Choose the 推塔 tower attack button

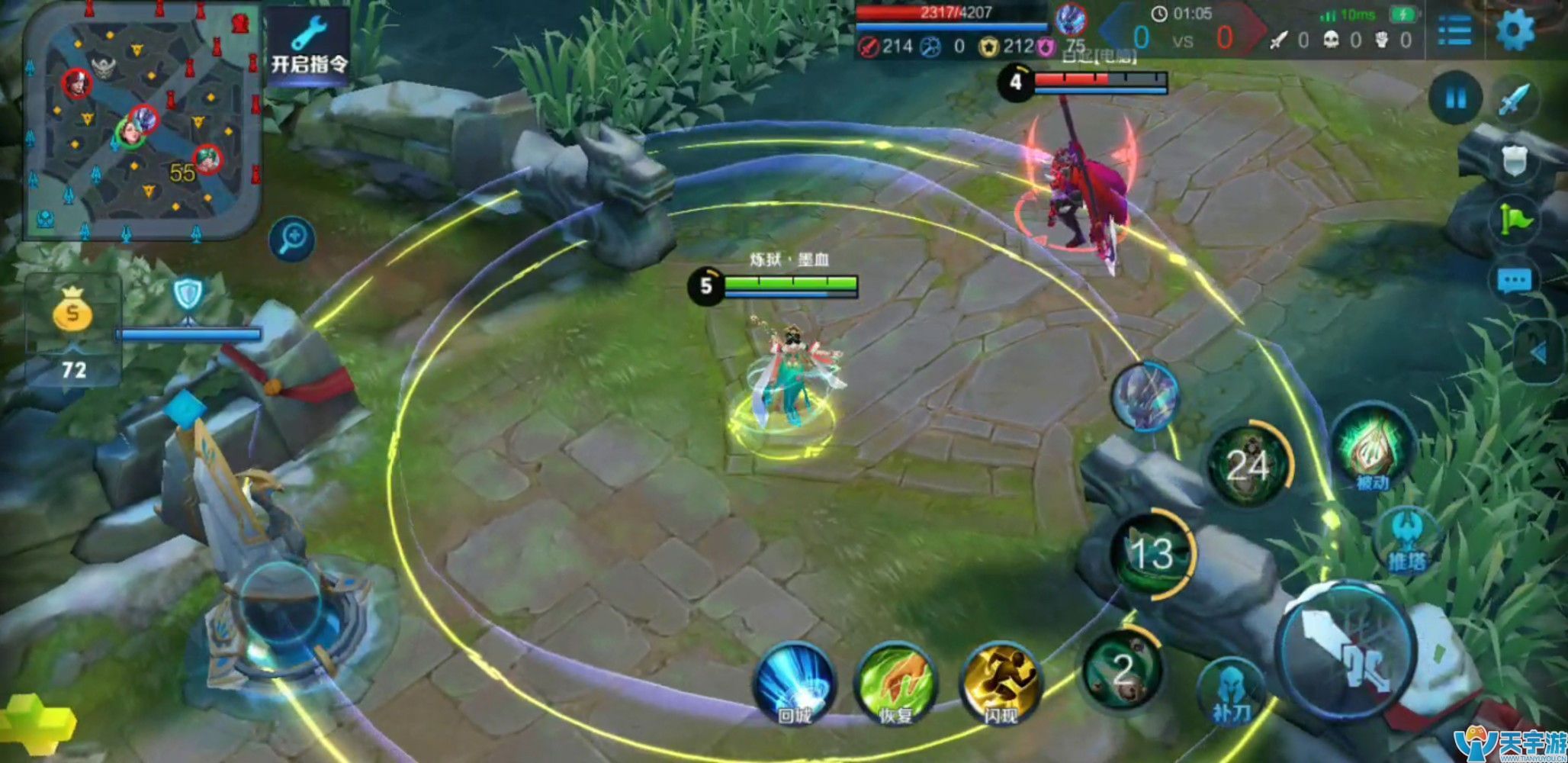pos(1407,540)
